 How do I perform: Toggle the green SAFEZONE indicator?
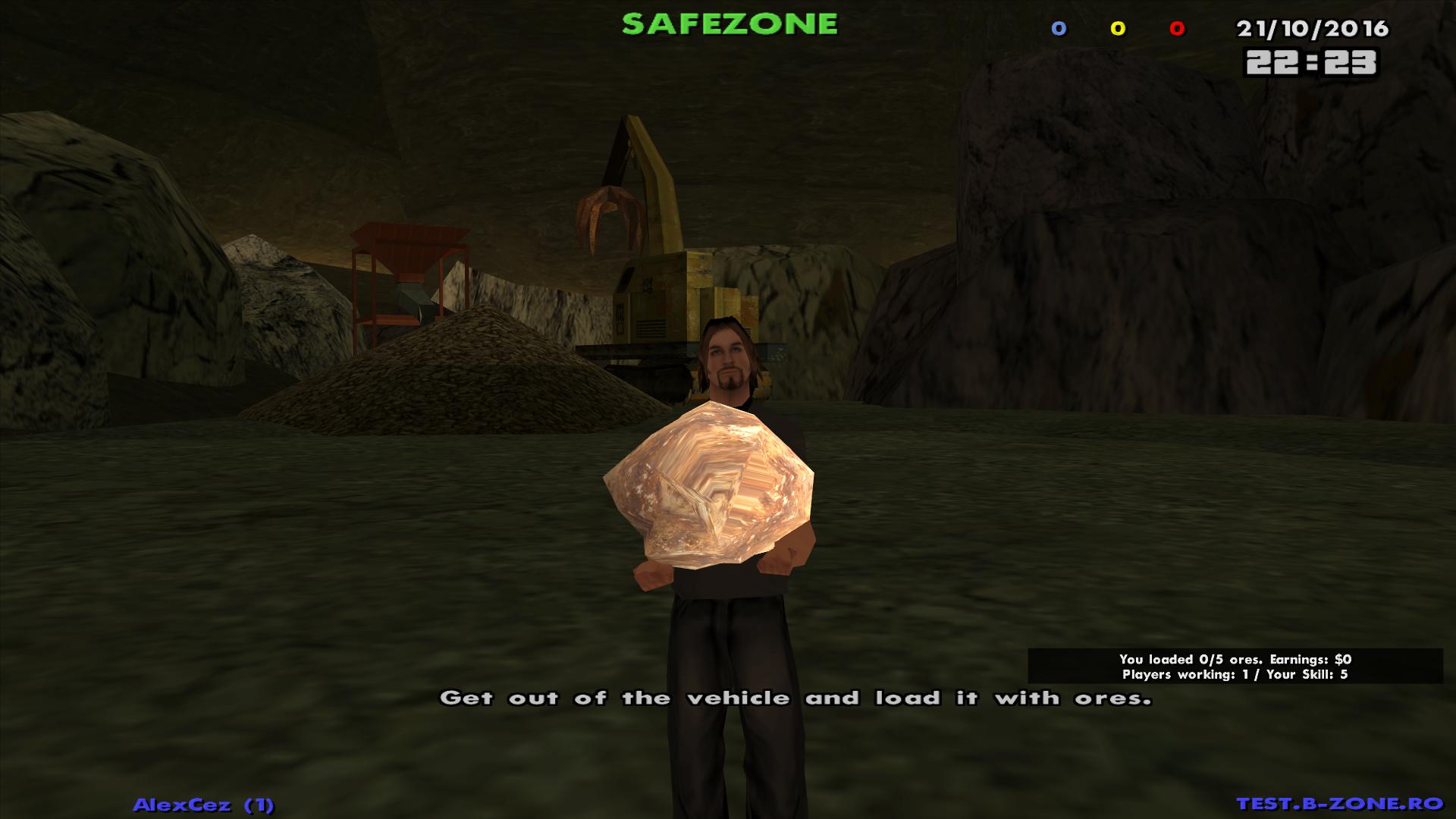pos(728,24)
